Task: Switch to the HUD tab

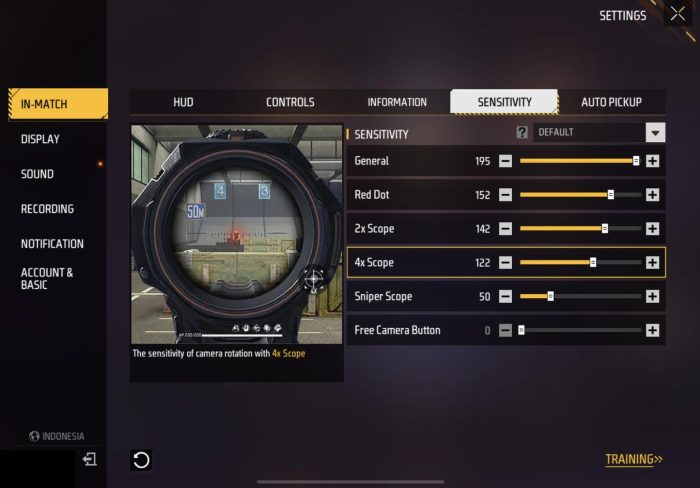Action: 183,102
